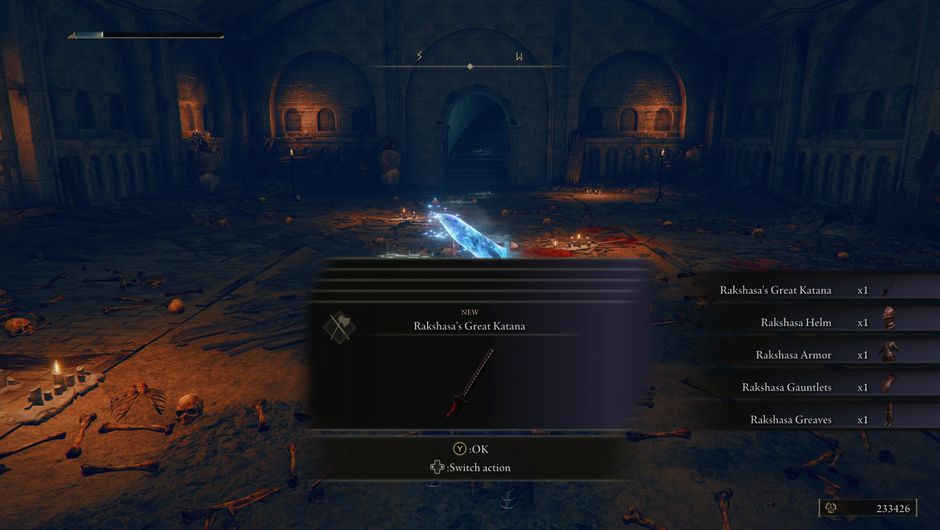Click the katana image in the item popup
Screen dimensions: 940x530
click(x=470, y=382)
